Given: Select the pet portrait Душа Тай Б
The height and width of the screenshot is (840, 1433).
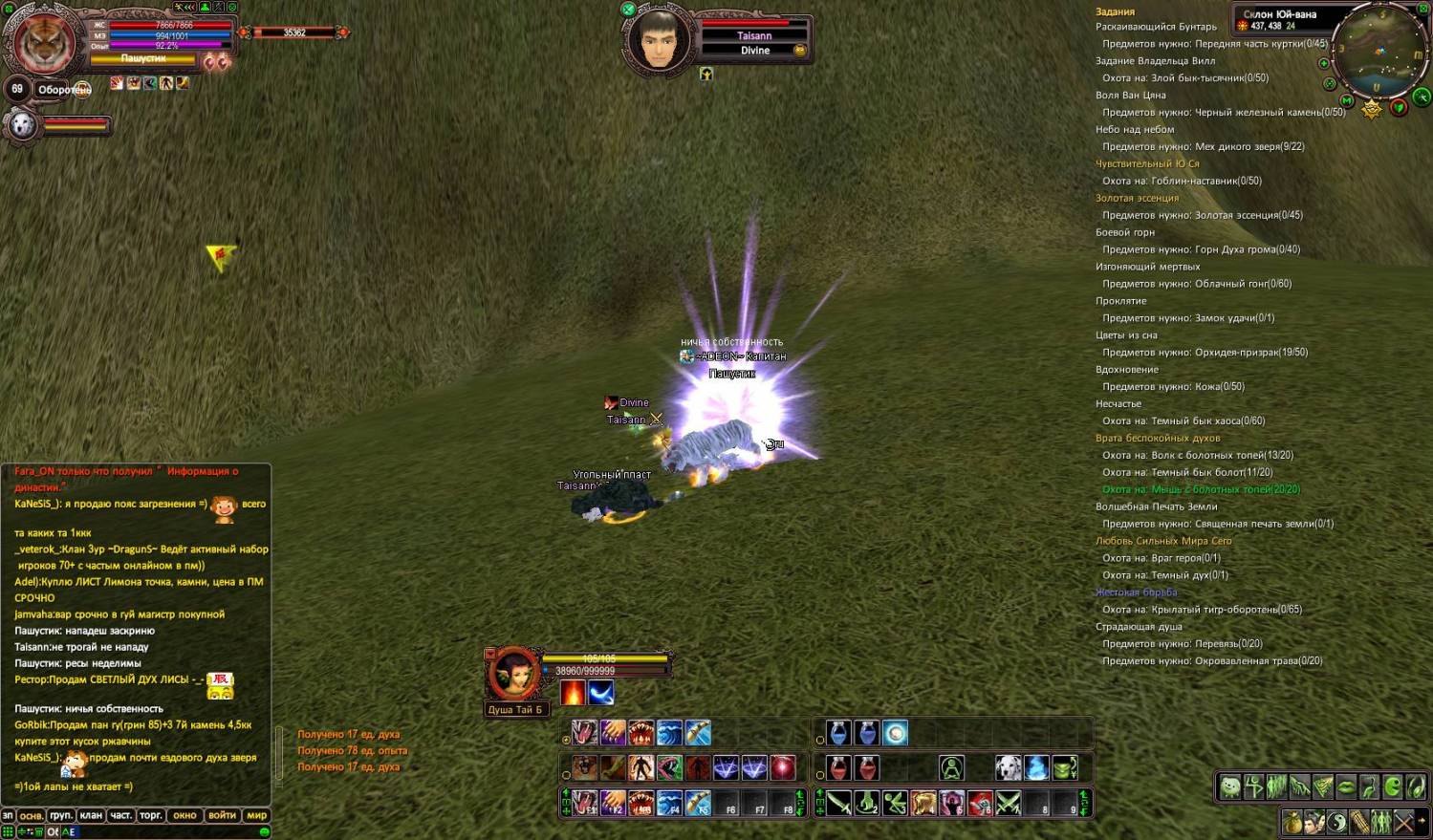Looking at the screenshot, I should (514, 673).
